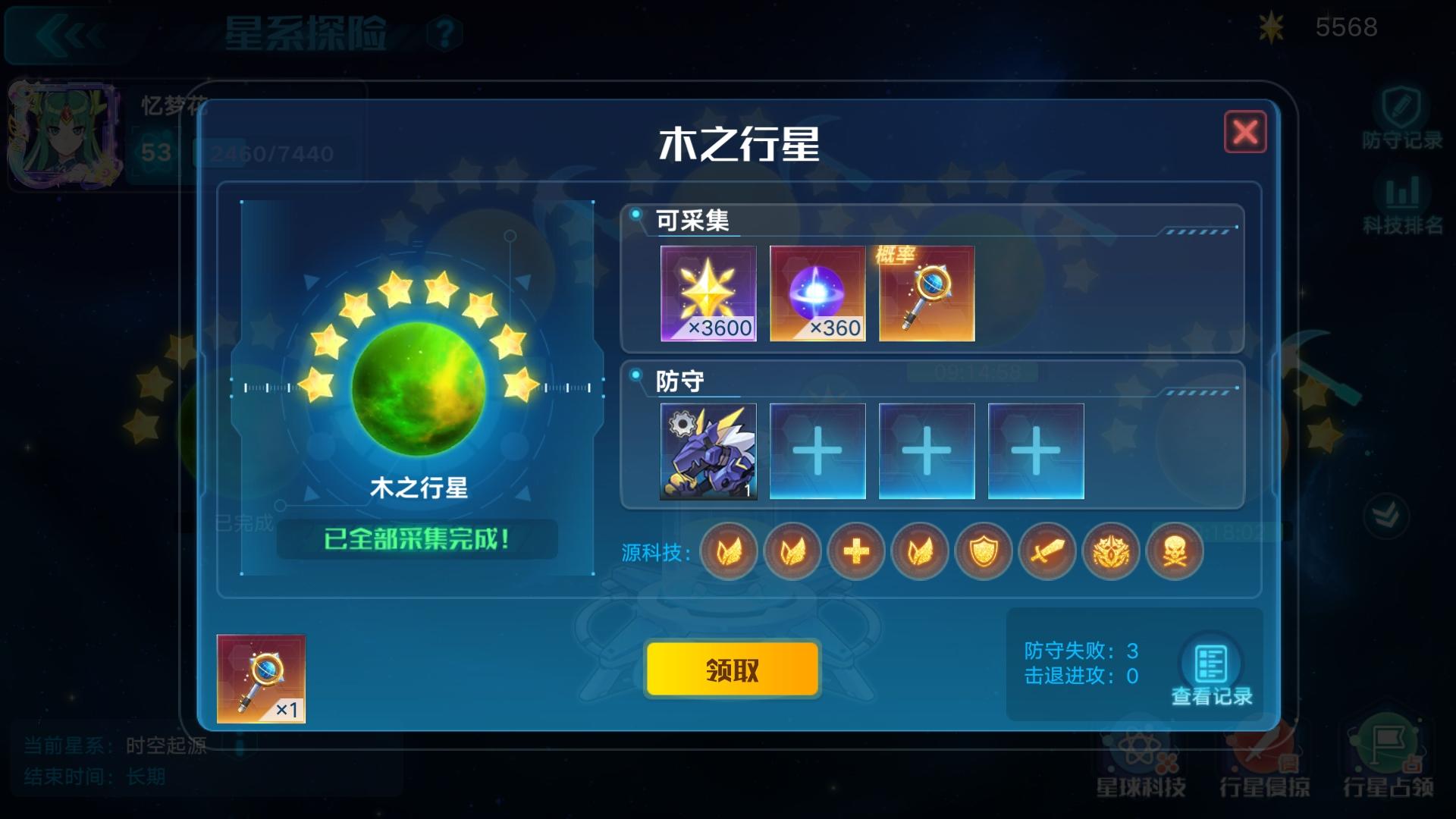Select the cross-shaped heal 源科技 icon
This screenshot has width=1456, height=819.
click(x=855, y=553)
